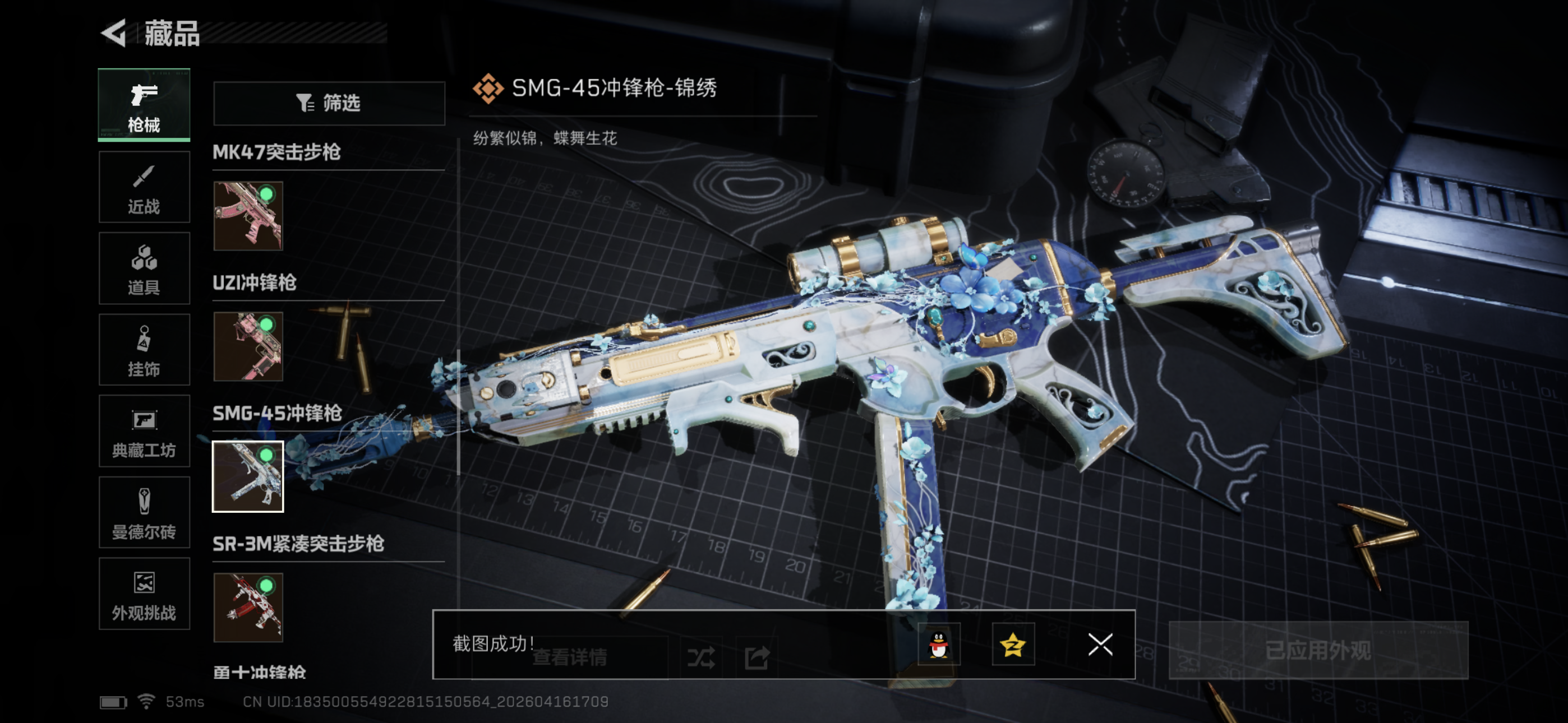Image resolution: width=1568 pixels, height=723 pixels.
Task: Pick the red SR-3M rifle skin thumbnail
Action: 248,608
